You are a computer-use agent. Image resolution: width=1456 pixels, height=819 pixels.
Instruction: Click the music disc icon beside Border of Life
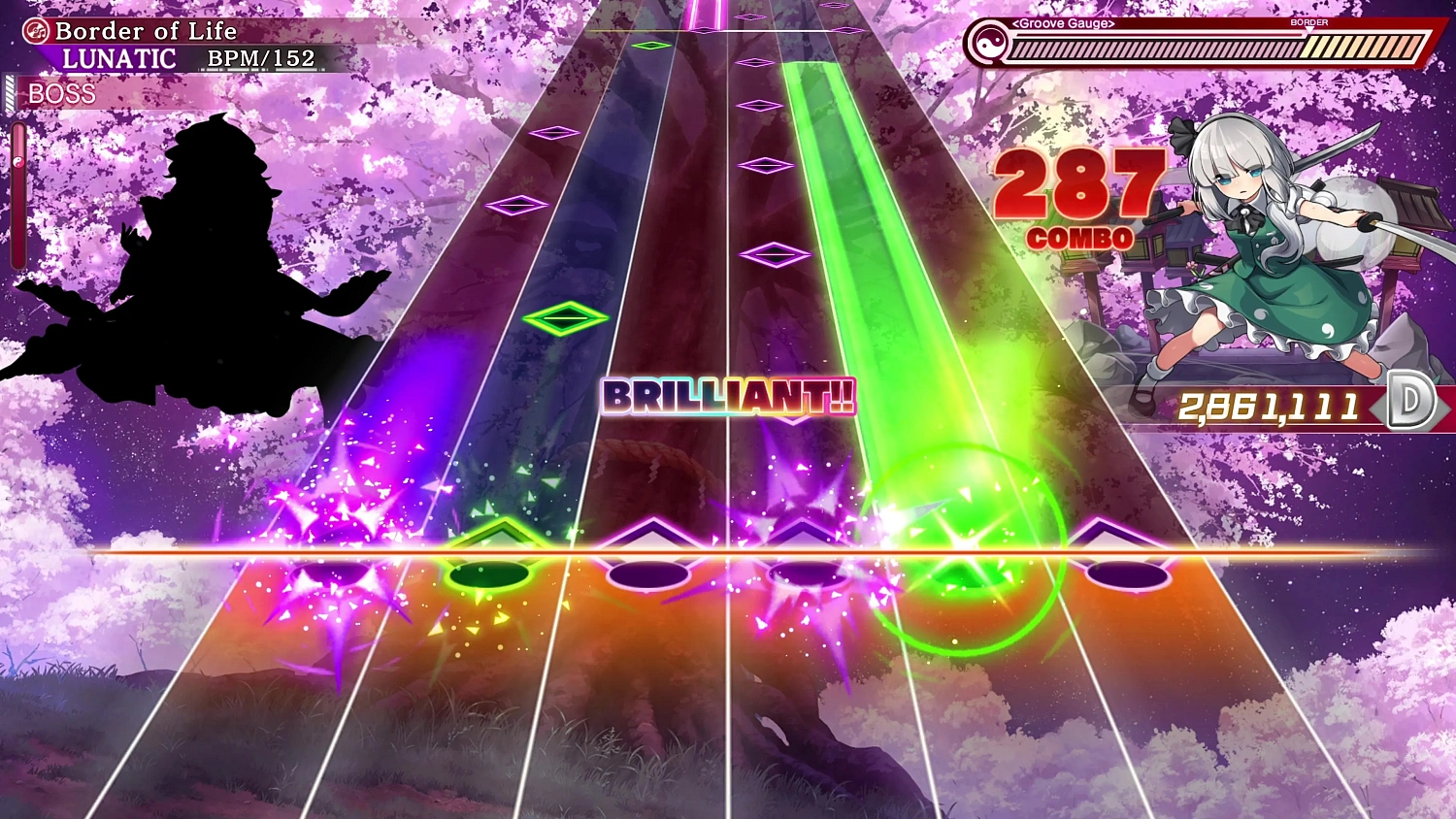tap(36, 30)
